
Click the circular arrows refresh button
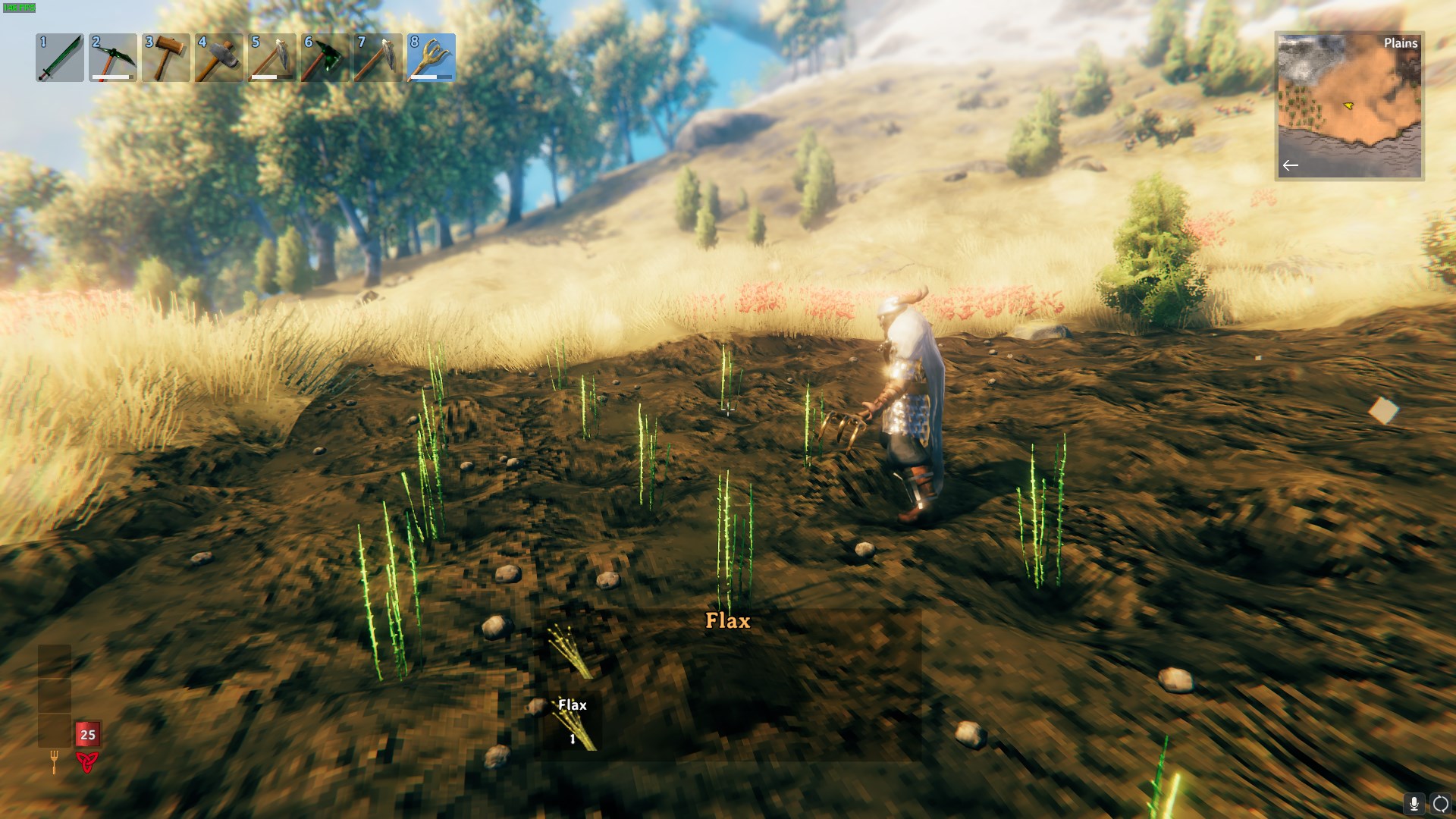1440,803
